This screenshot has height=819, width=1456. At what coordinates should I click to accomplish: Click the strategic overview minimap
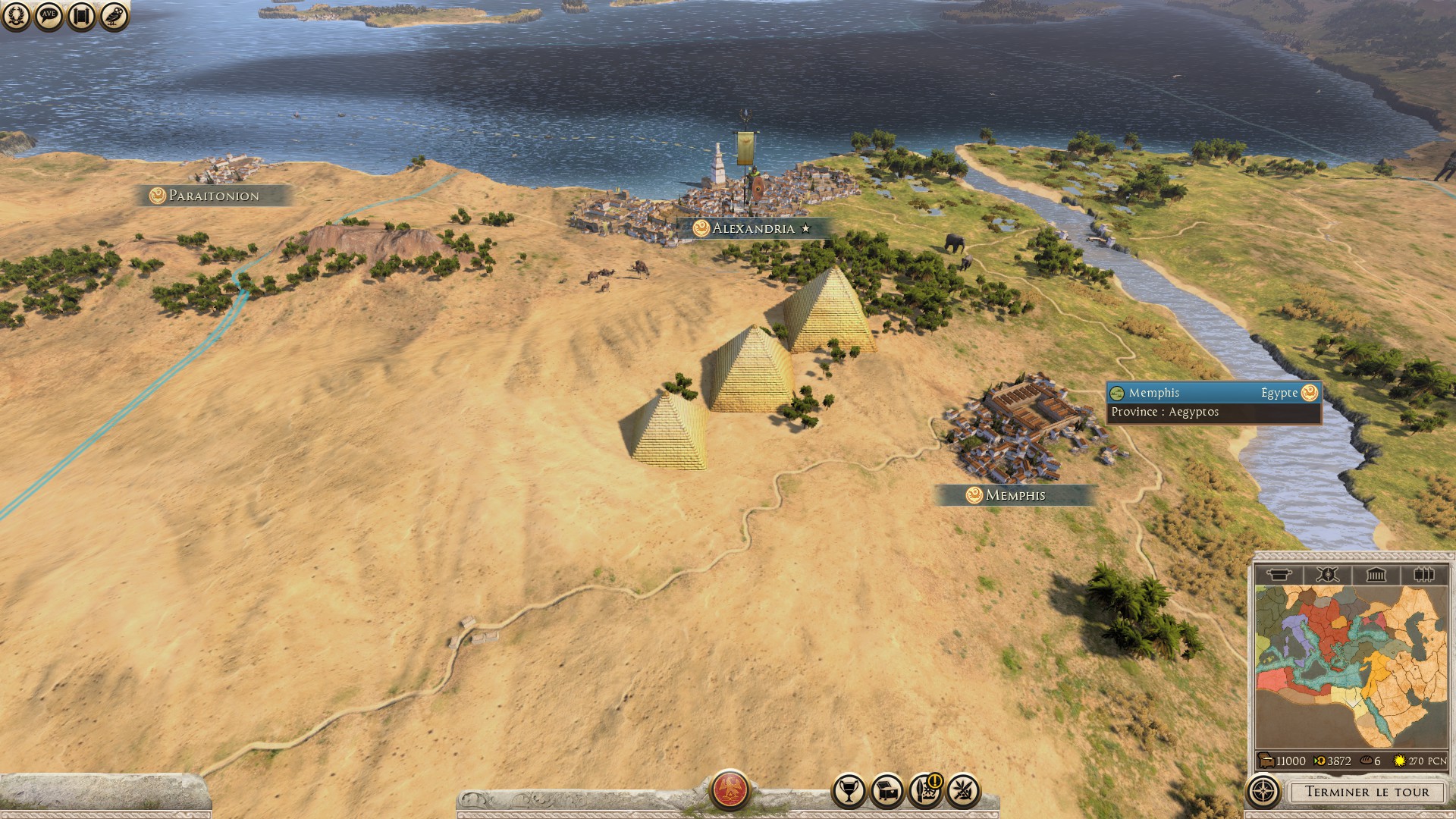point(1350,666)
